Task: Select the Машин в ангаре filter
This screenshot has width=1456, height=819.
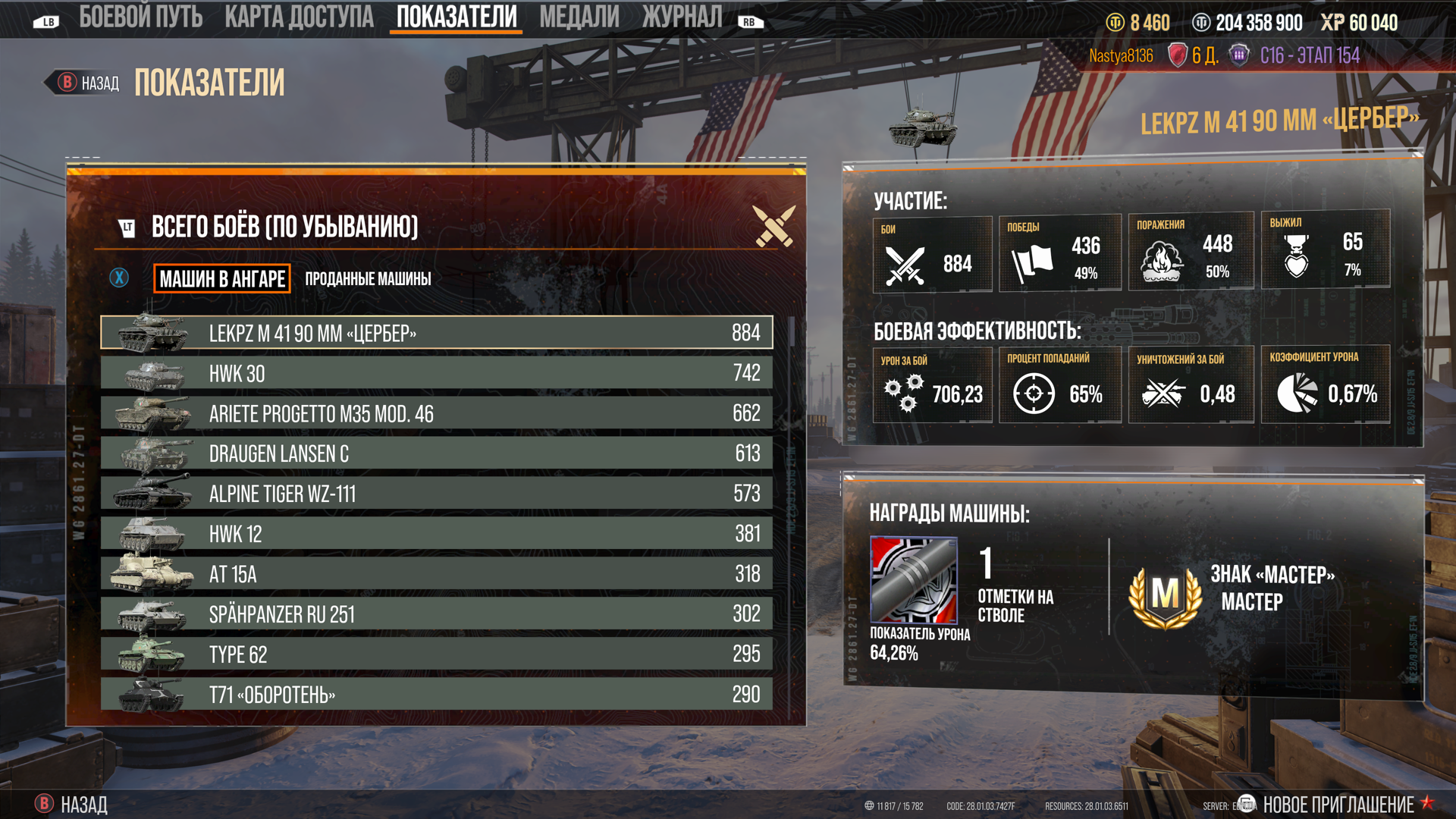Action: 222,279
